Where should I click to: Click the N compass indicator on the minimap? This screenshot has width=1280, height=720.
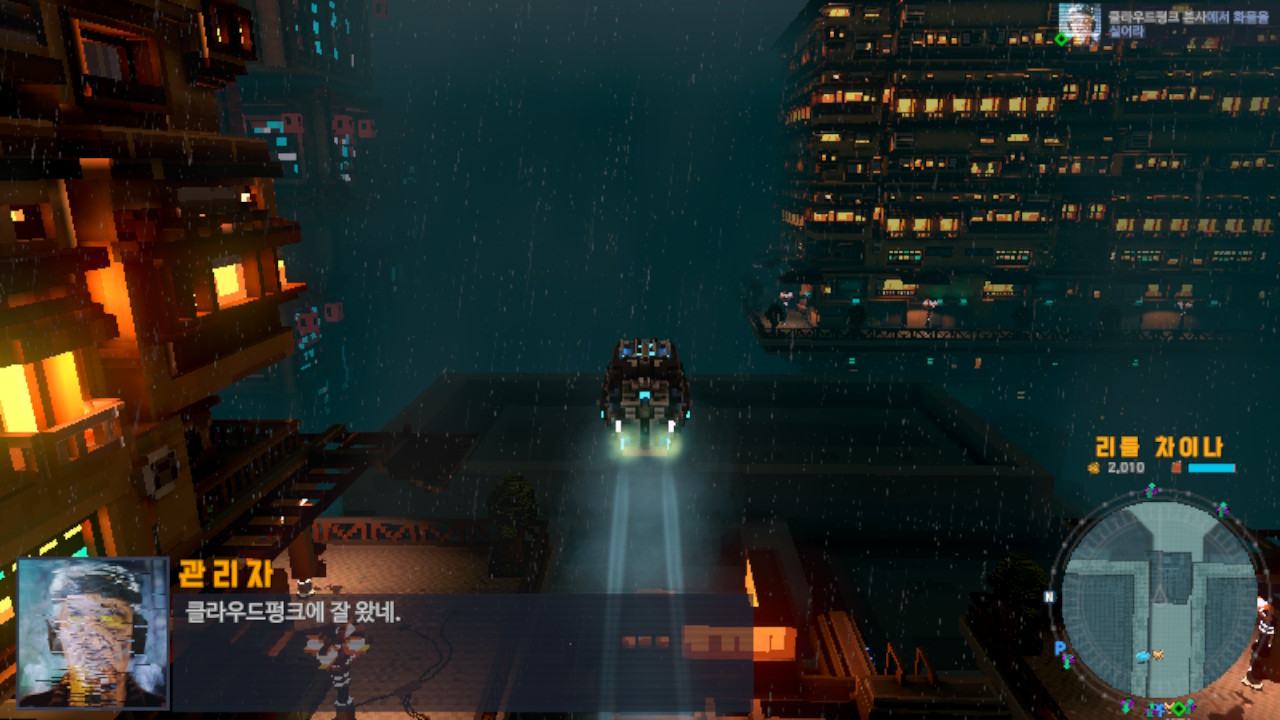(x=1048, y=596)
